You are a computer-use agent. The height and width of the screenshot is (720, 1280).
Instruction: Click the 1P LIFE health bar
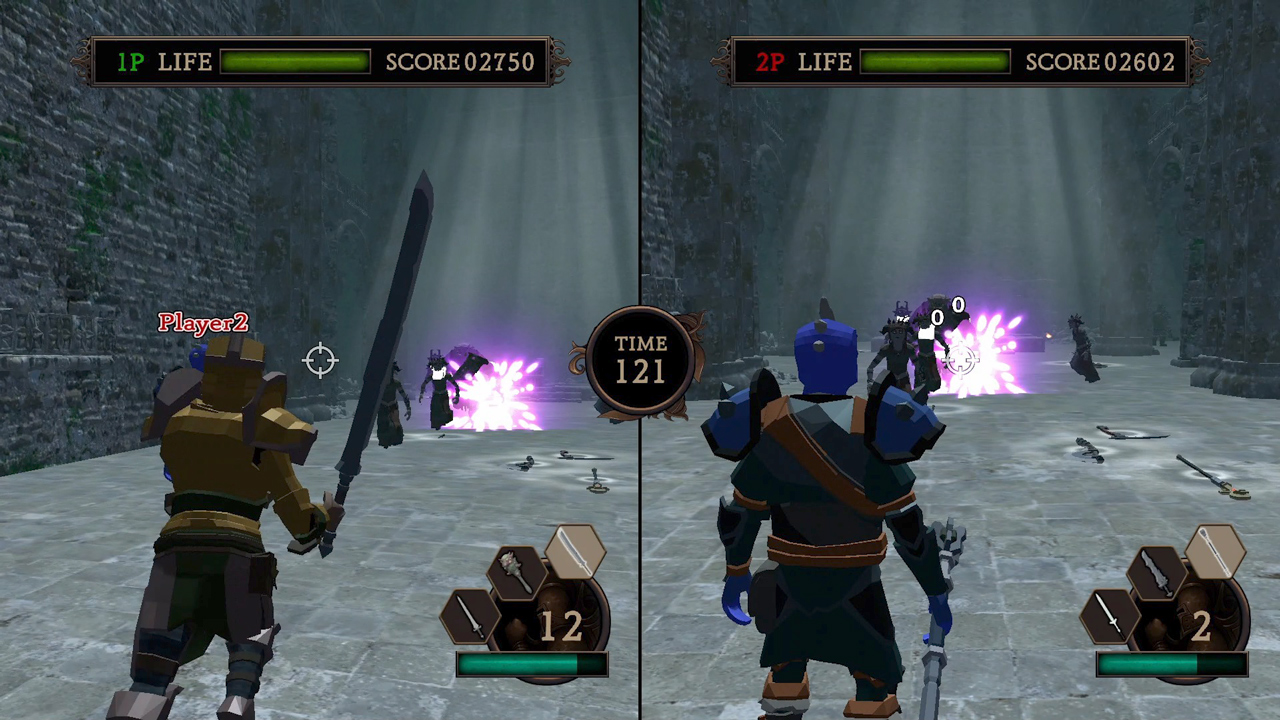pos(296,62)
